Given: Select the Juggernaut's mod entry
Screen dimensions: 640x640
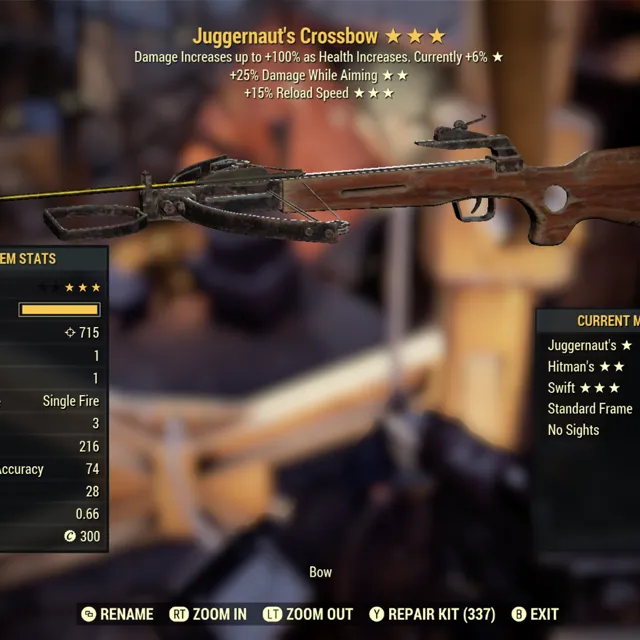Looking at the screenshot, I should pyautogui.click(x=589, y=345).
